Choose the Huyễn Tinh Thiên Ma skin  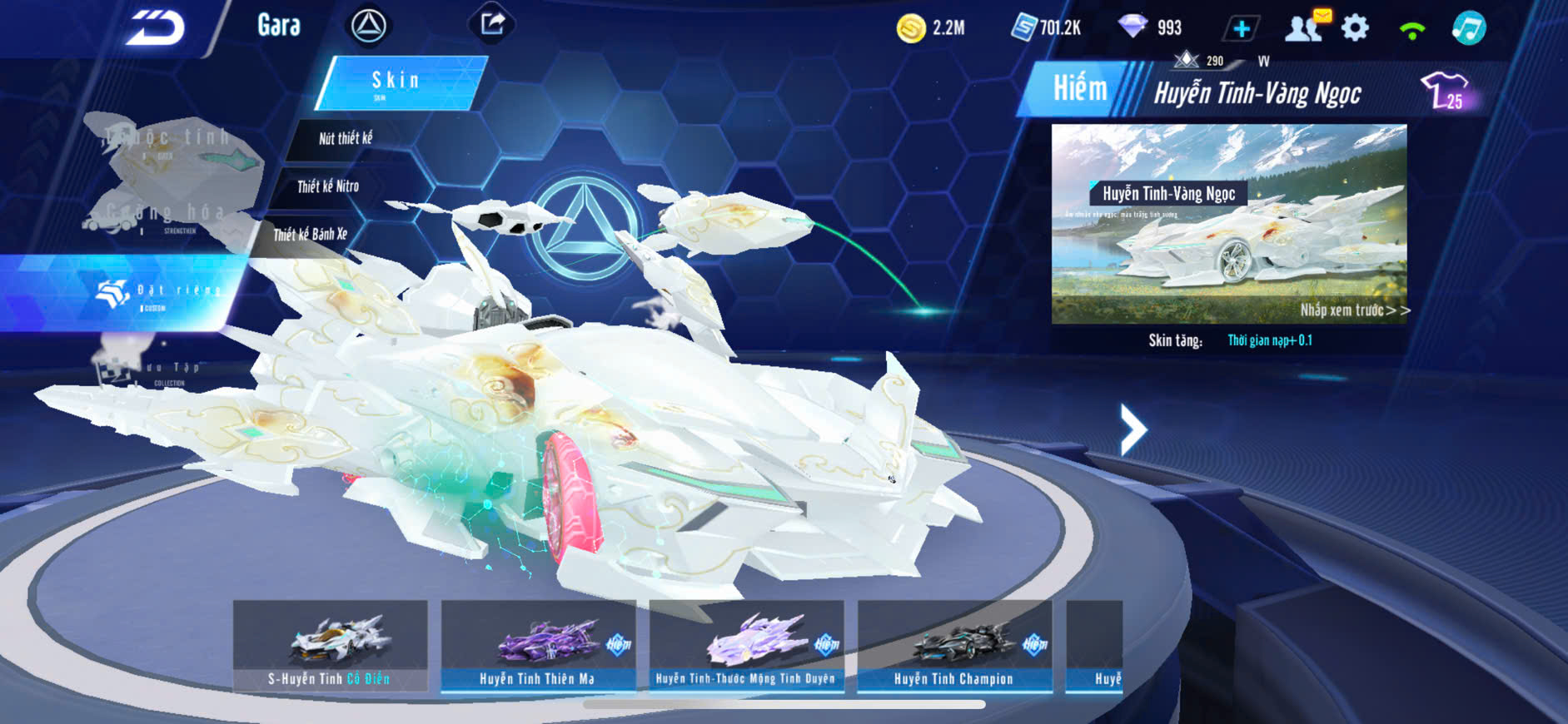point(538,646)
